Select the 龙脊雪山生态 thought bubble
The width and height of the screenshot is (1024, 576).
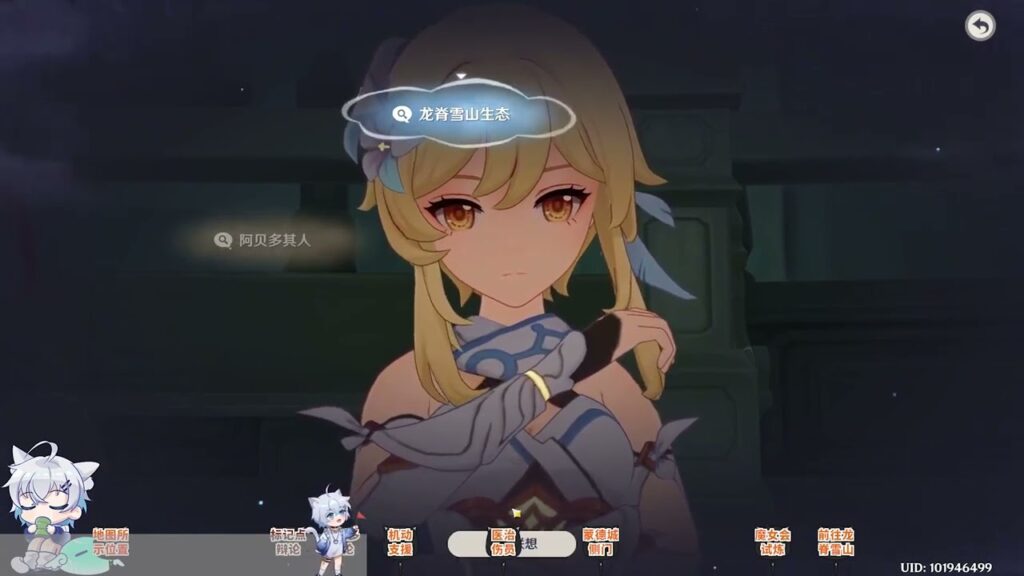tap(458, 115)
